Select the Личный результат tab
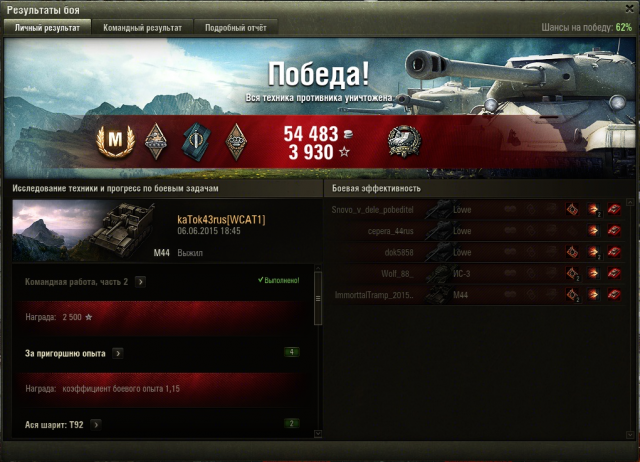Viewport: 640px width, 462px height. 49,28
